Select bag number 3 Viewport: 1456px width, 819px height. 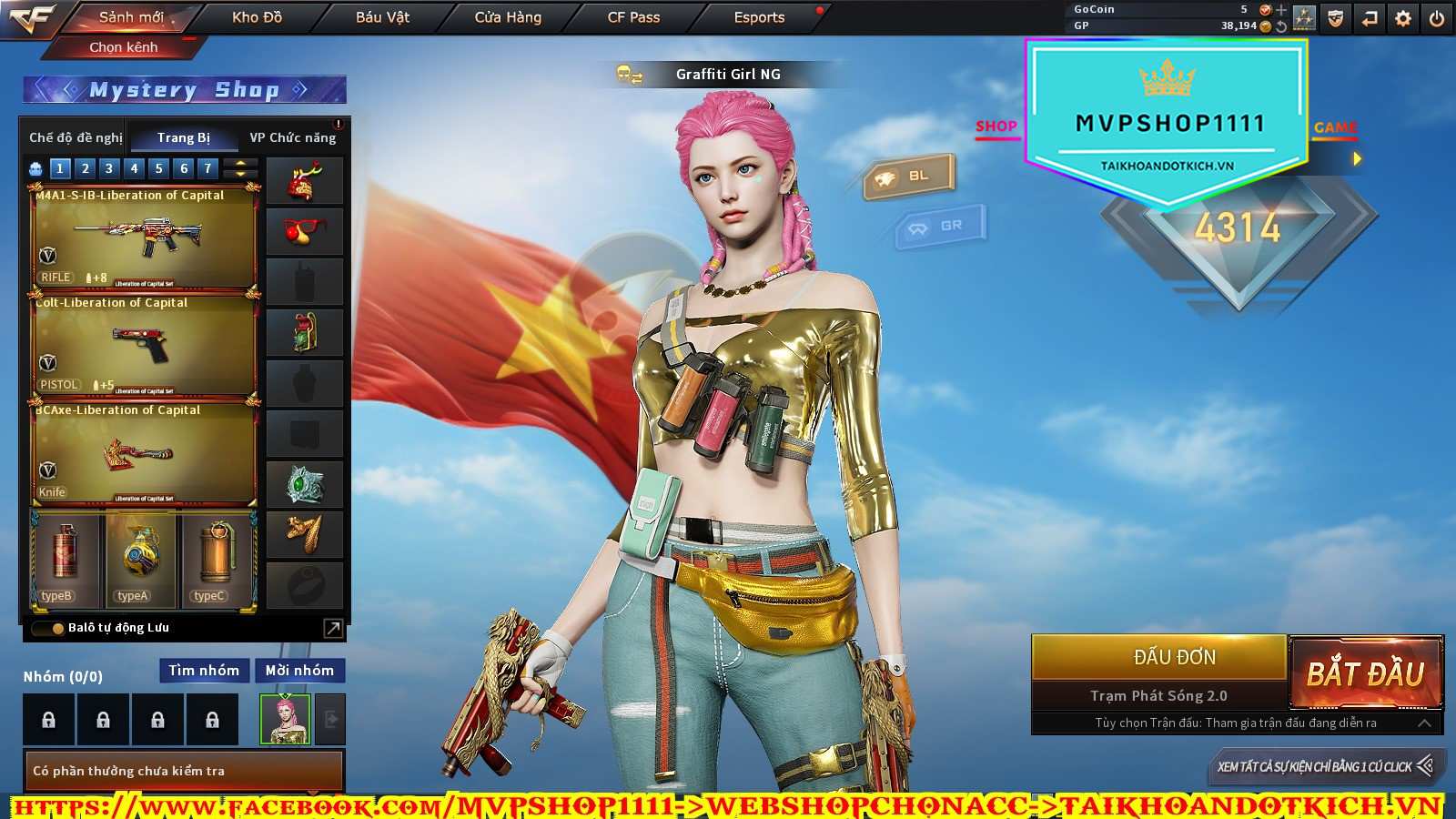click(109, 168)
